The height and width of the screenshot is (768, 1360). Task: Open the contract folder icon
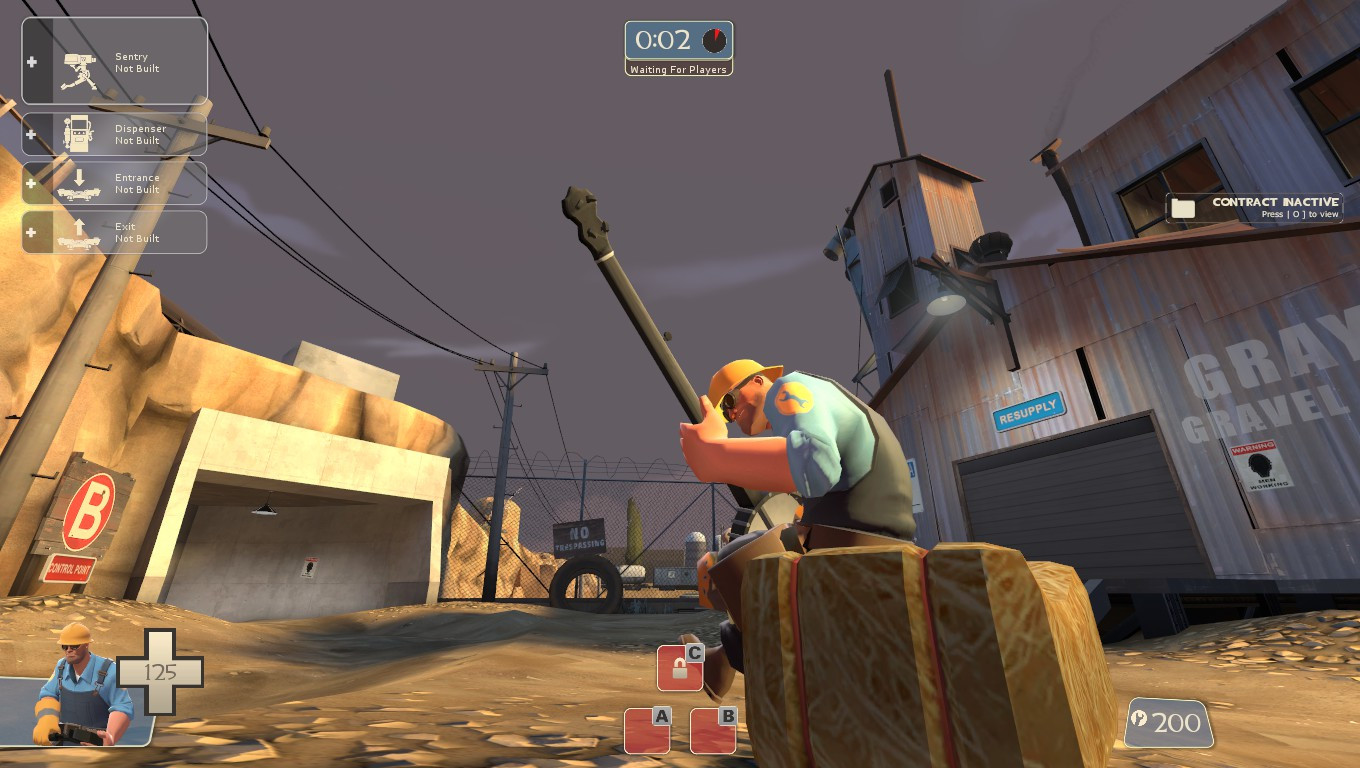(x=1184, y=207)
